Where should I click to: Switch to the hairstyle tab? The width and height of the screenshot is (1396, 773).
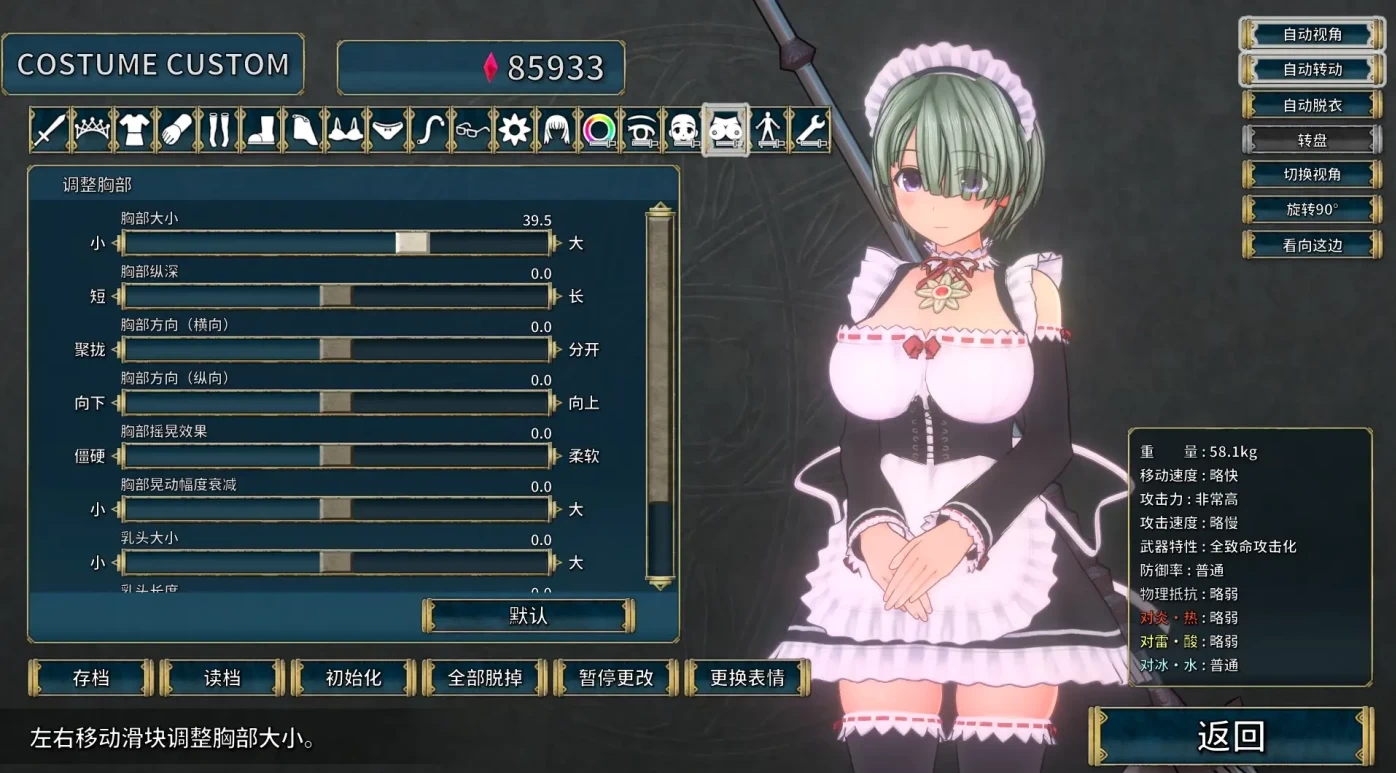(557, 130)
